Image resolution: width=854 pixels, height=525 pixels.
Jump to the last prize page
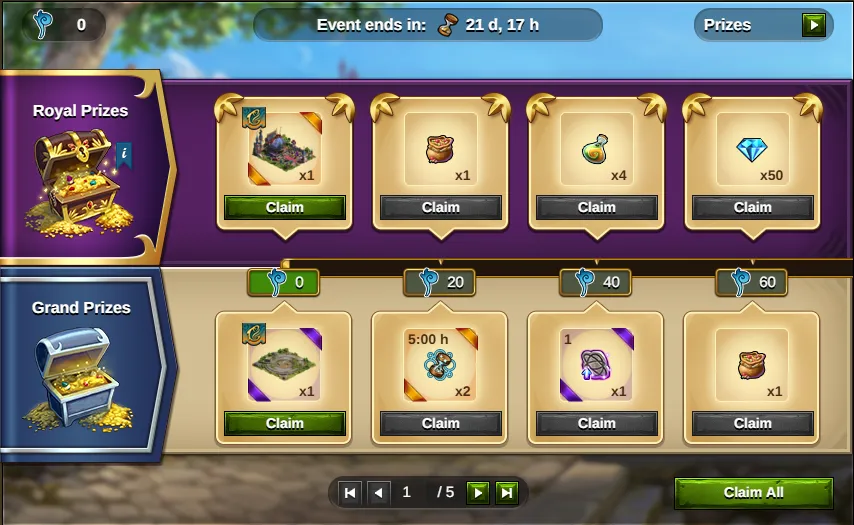point(507,492)
